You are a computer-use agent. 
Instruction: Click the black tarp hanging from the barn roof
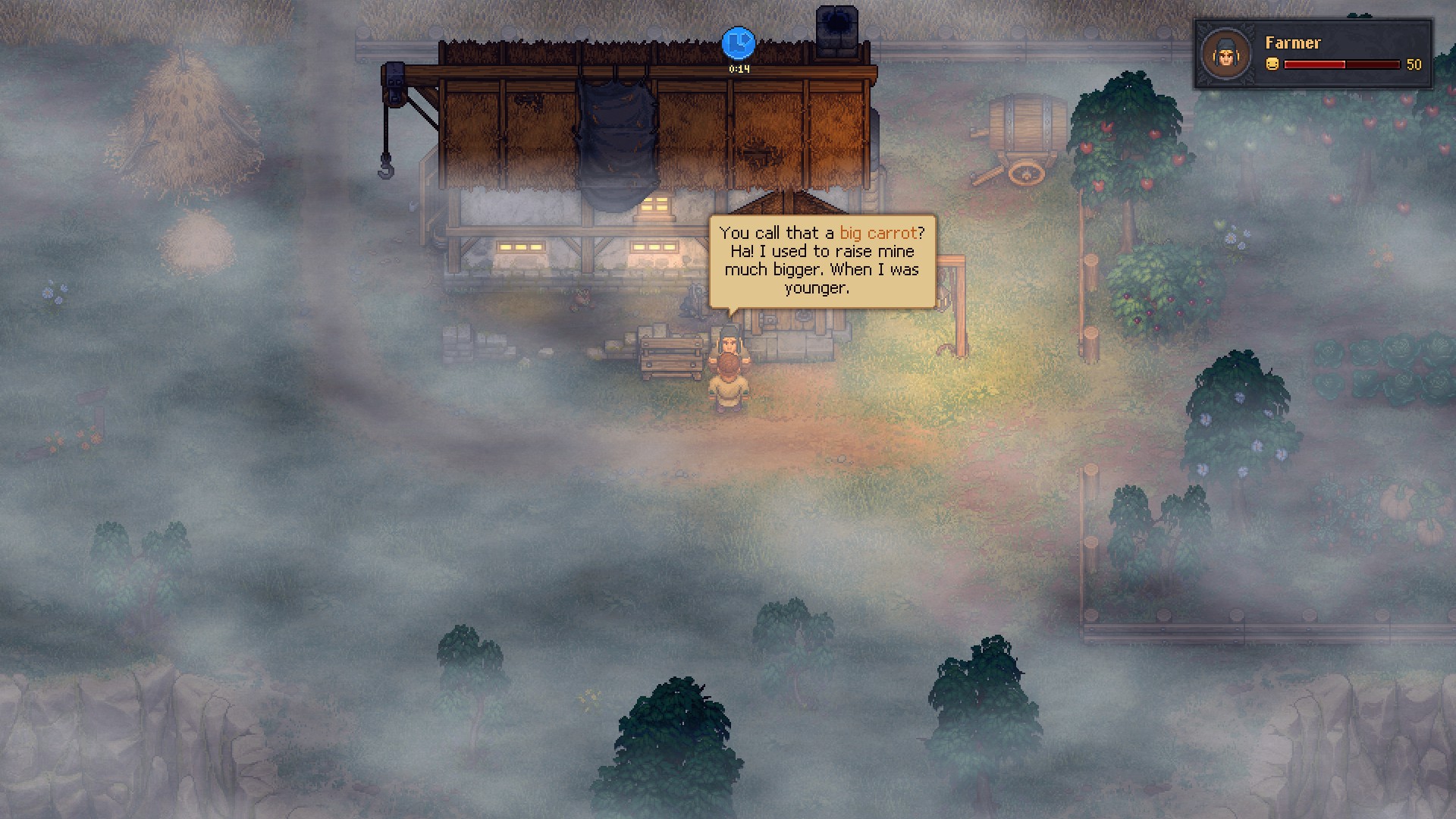click(616, 136)
